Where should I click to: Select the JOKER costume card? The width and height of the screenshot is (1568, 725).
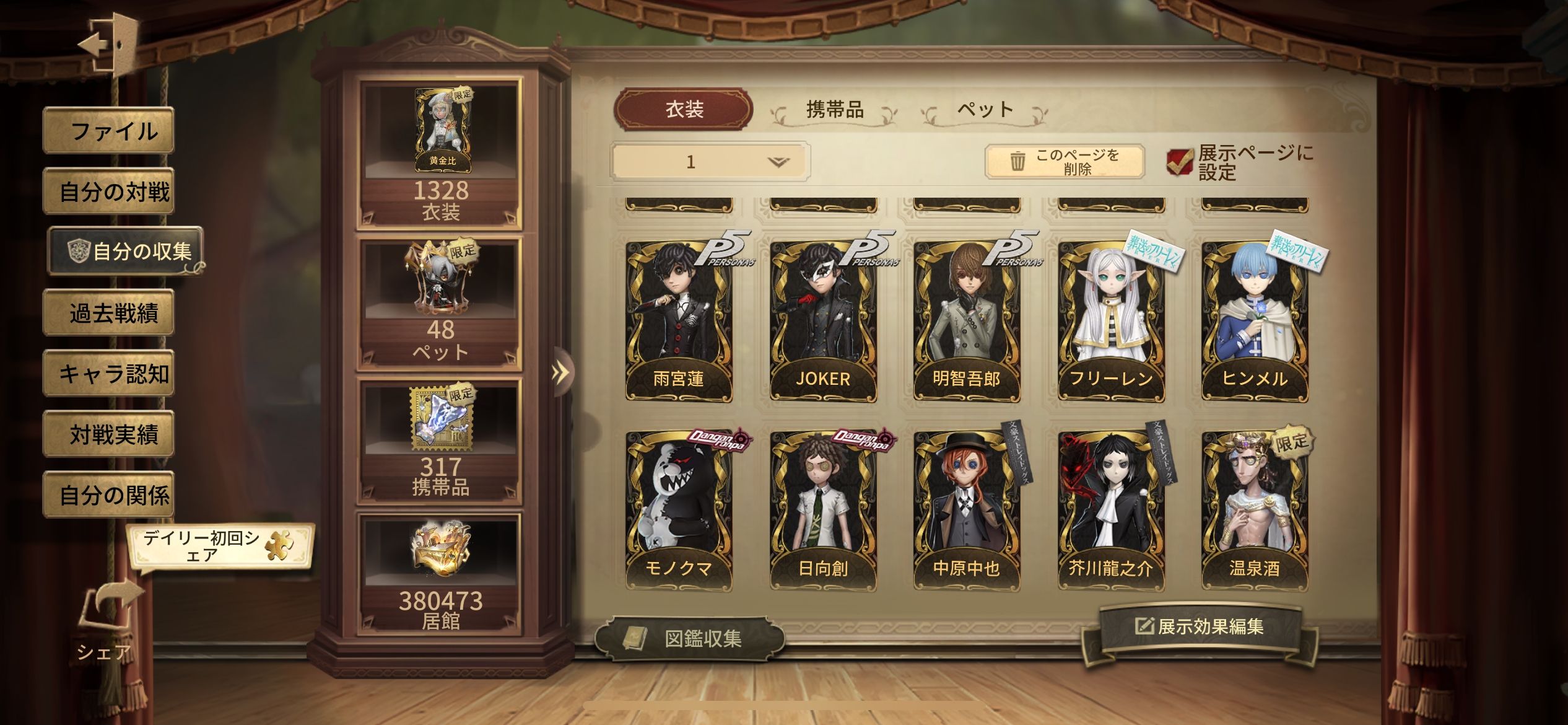pyautogui.click(x=823, y=321)
